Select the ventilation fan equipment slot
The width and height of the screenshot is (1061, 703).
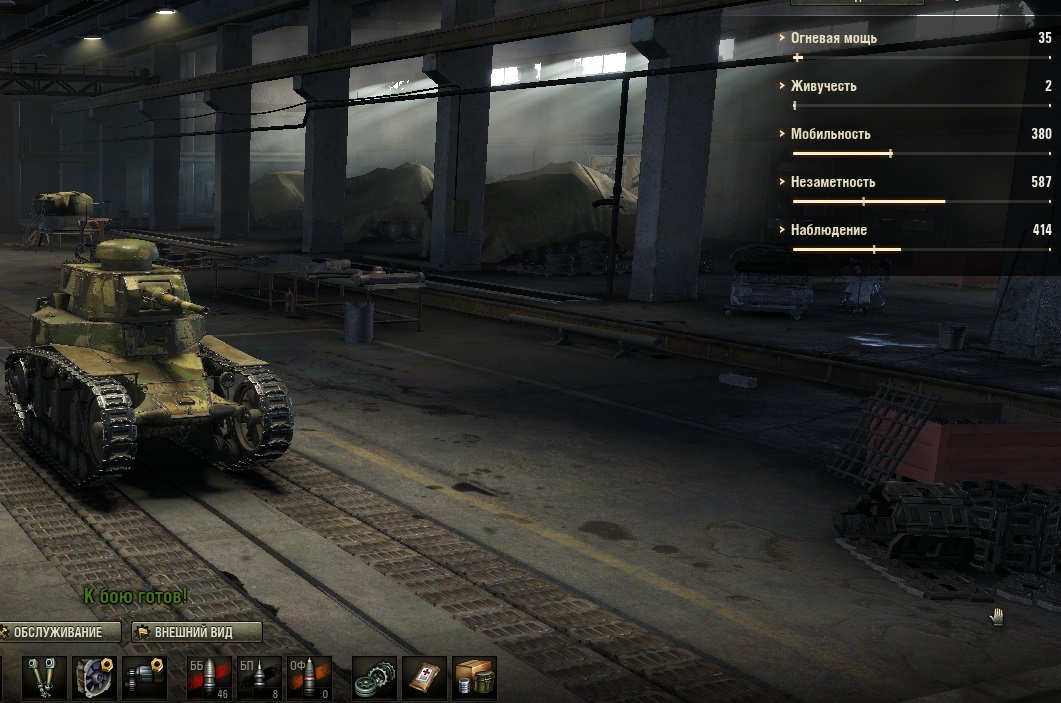coord(96,678)
